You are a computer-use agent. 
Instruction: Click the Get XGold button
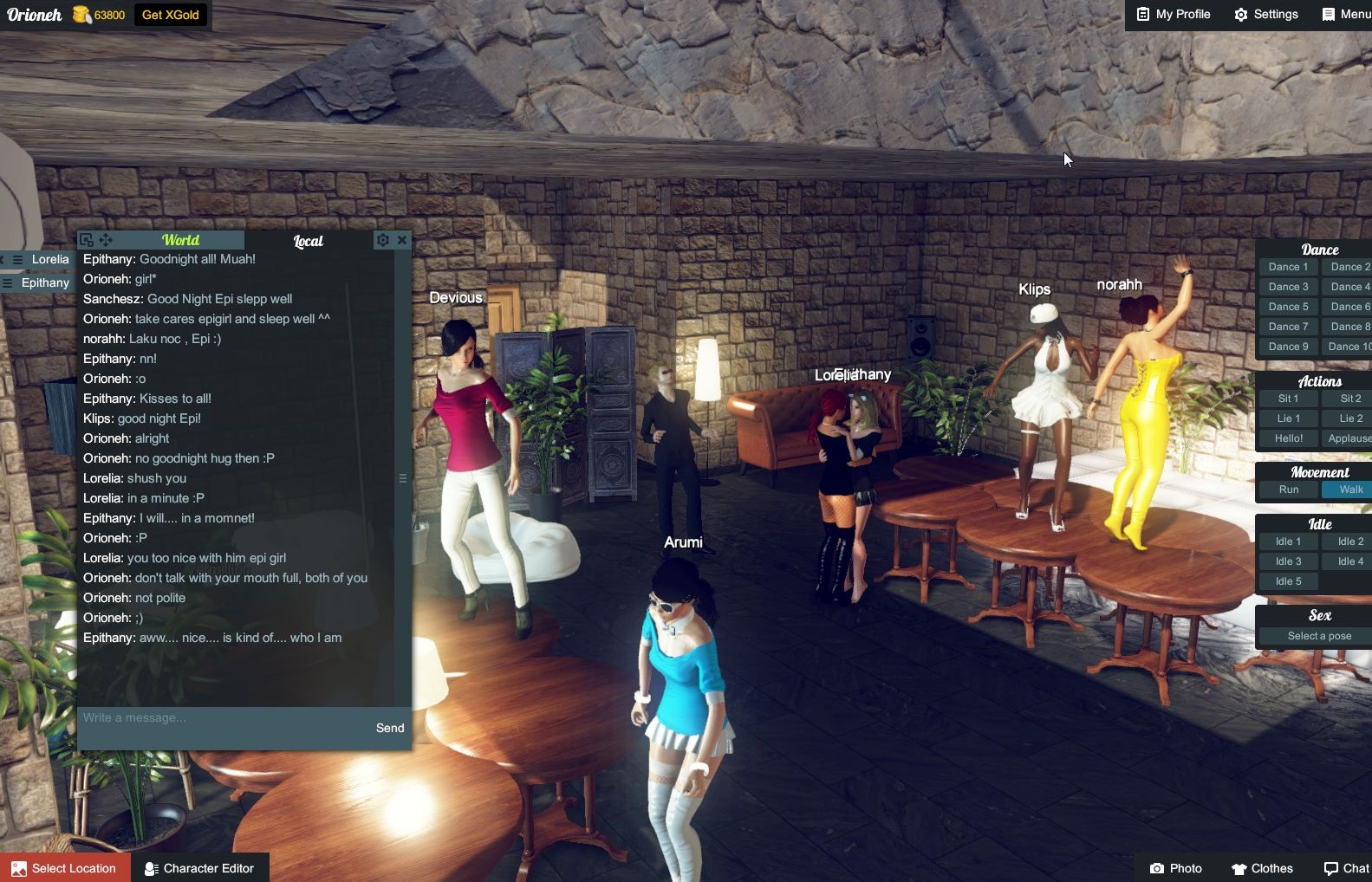(x=171, y=14)
